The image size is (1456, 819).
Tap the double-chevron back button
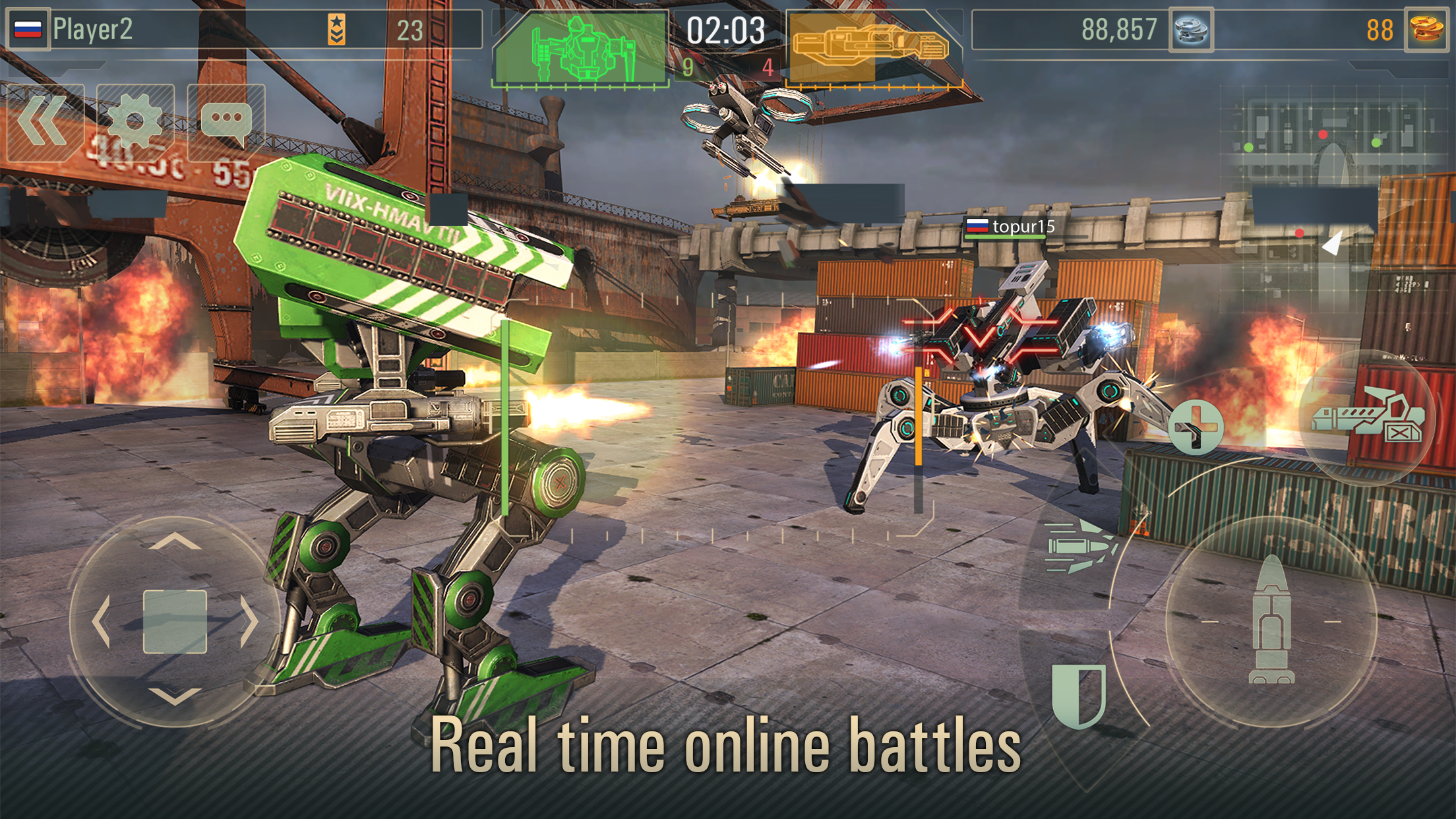tap(45, 123)
